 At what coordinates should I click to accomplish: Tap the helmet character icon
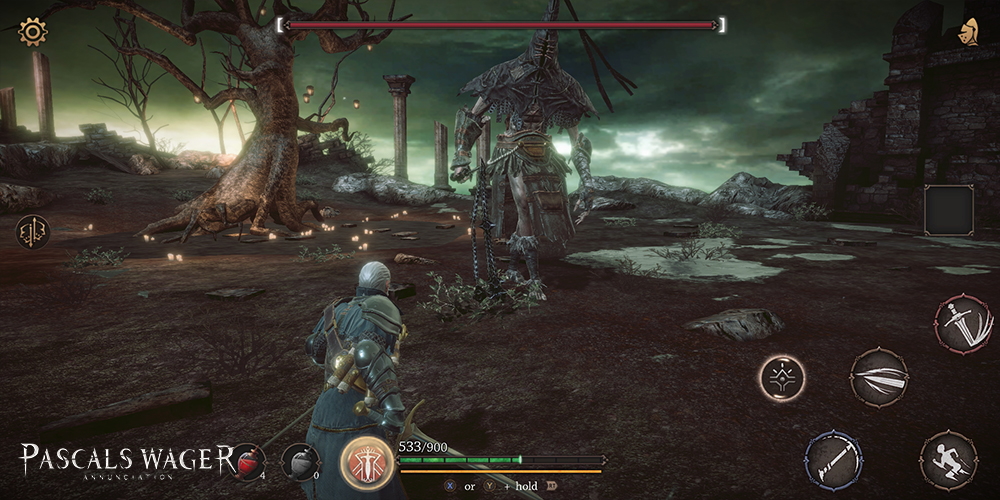click(x=968, y=30)
